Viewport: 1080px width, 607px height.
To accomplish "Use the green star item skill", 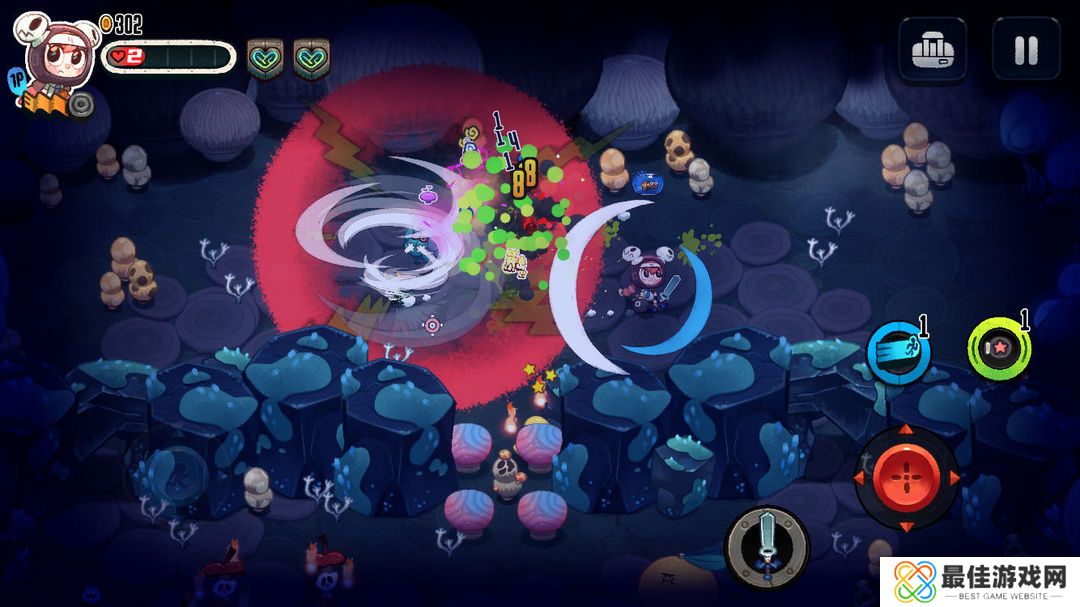I will 998,349.
